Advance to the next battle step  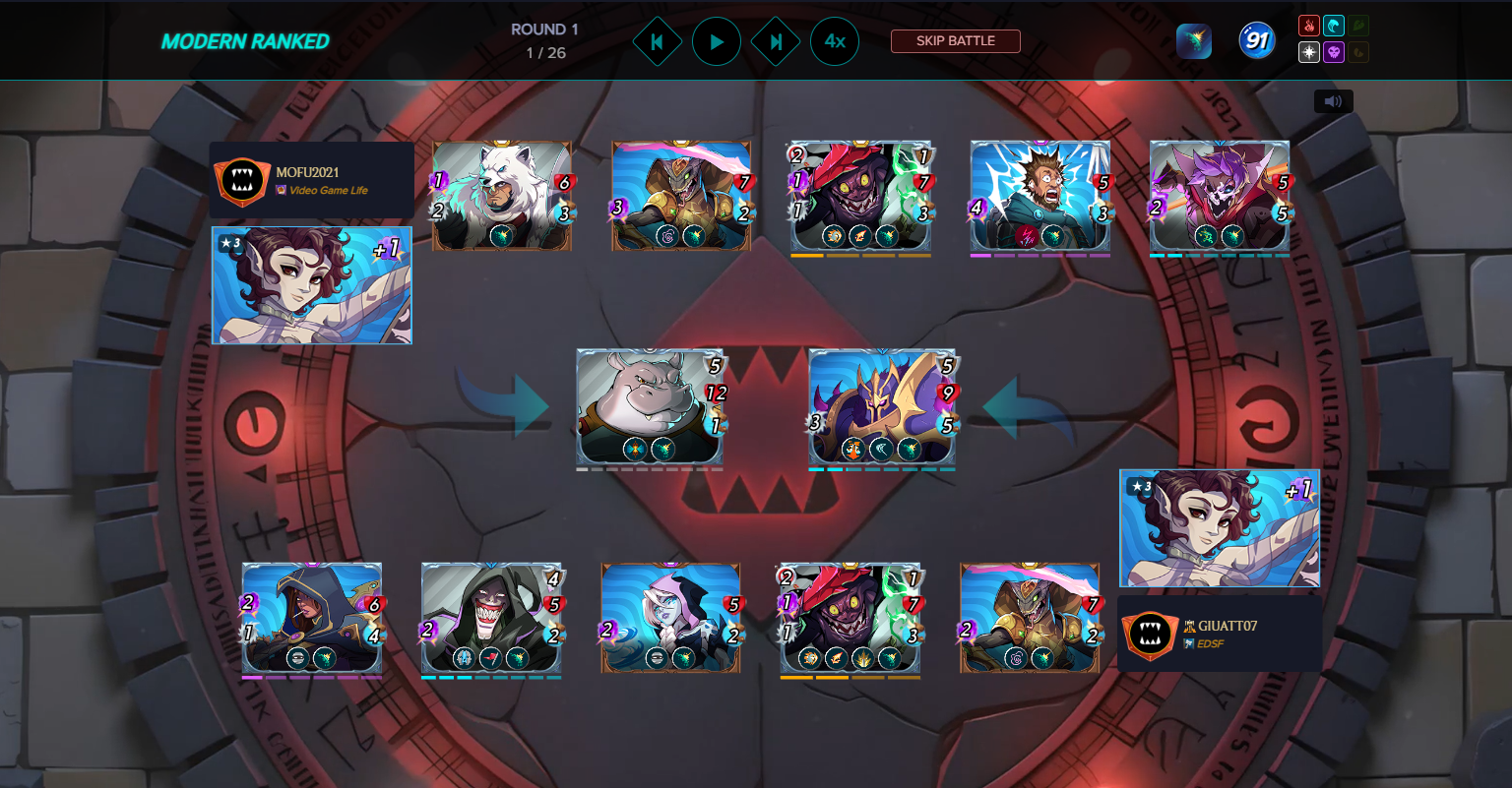(776, 41)
